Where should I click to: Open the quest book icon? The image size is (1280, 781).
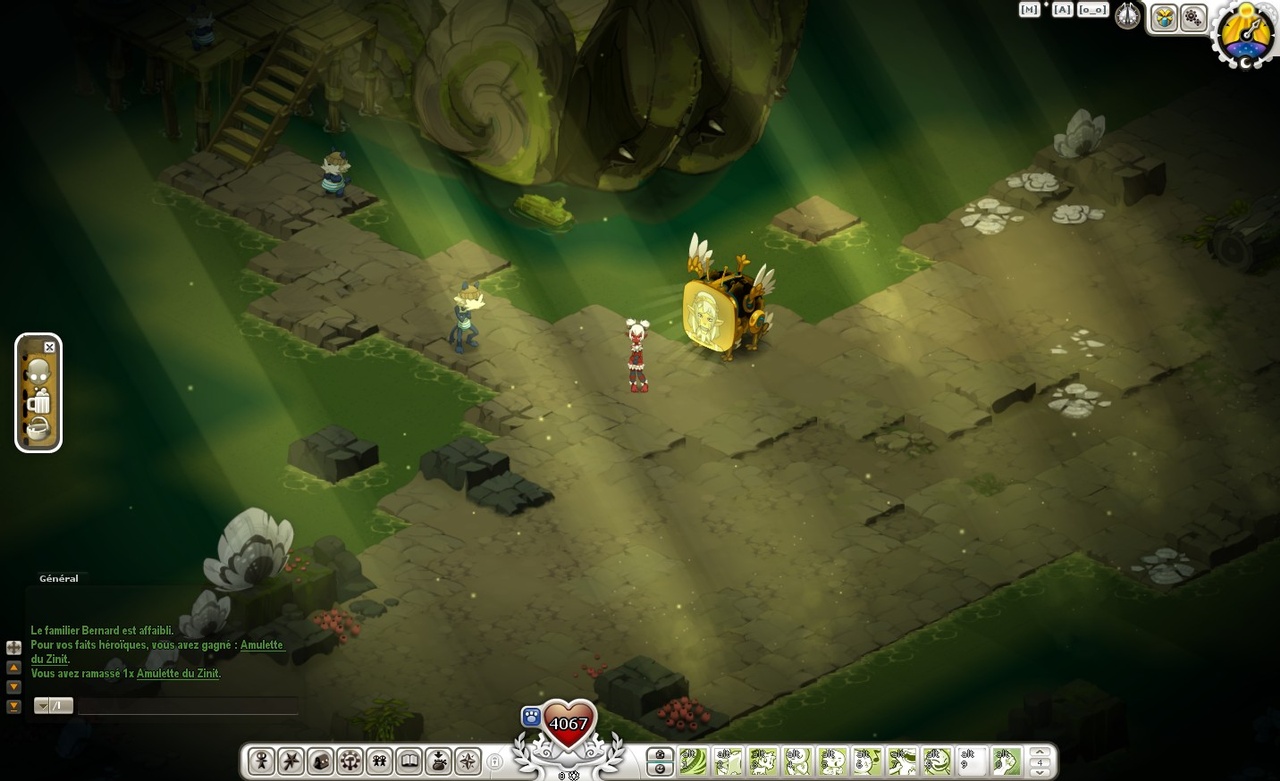tap(408, 760)
